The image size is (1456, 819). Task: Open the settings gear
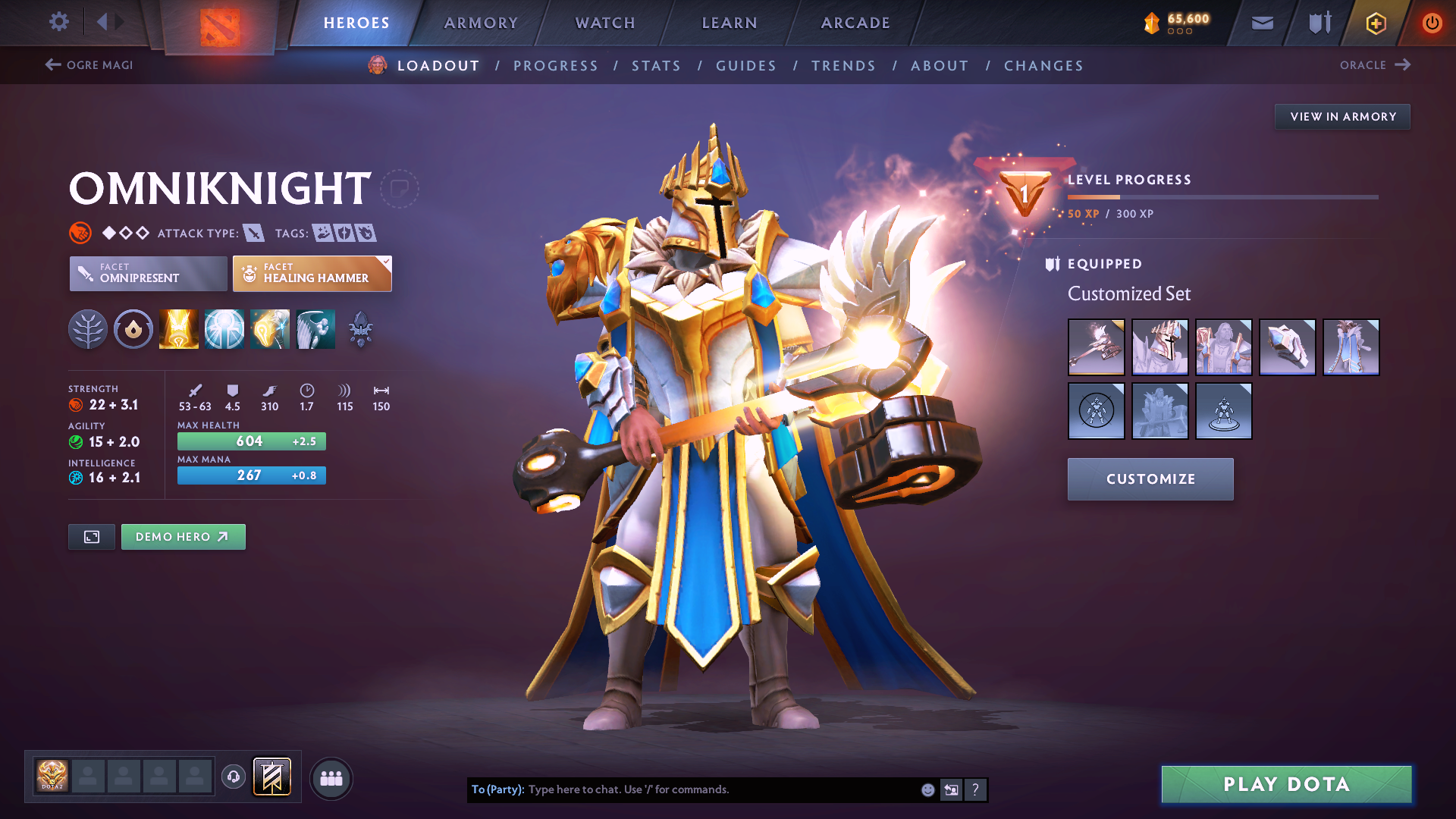click(58, 22)
